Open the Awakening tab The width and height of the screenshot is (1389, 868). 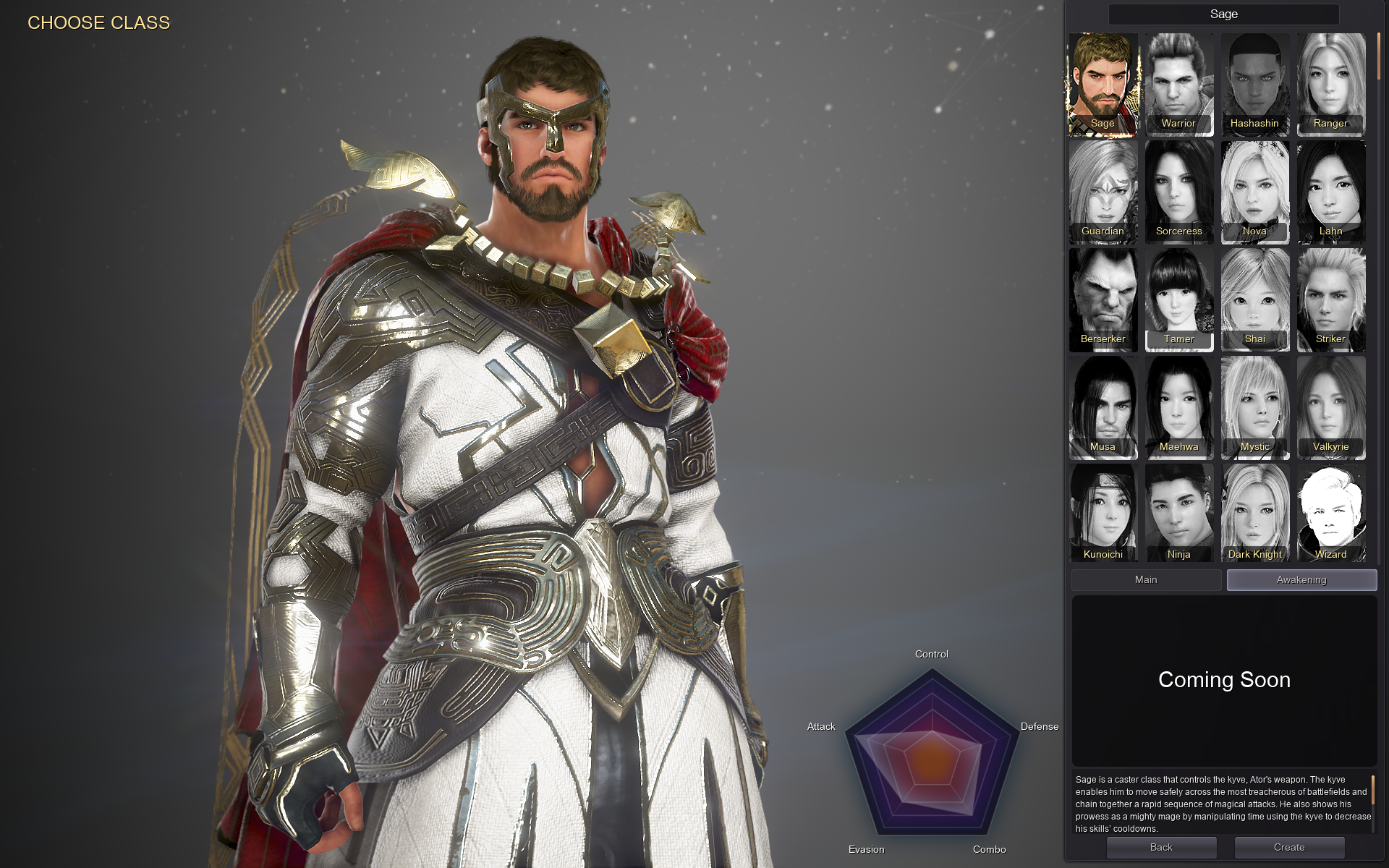tap(1301, 580)
